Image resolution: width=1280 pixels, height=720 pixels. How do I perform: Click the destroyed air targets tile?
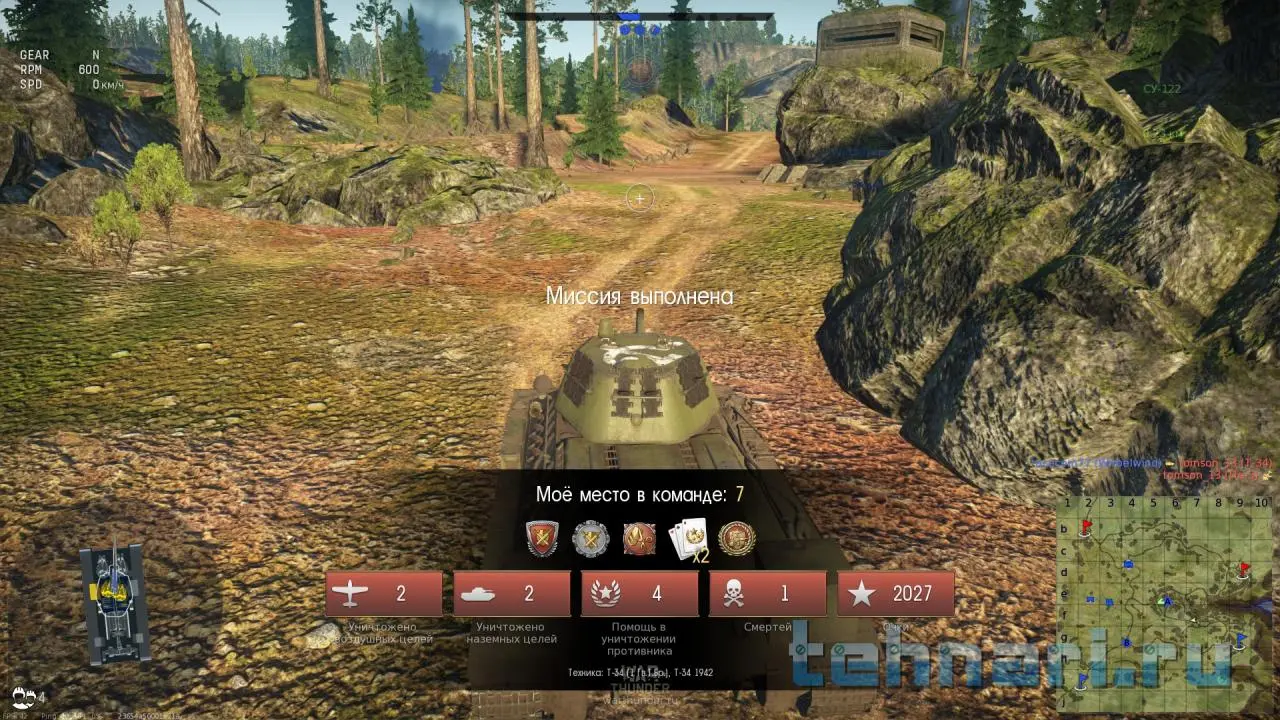coord(384,594)
